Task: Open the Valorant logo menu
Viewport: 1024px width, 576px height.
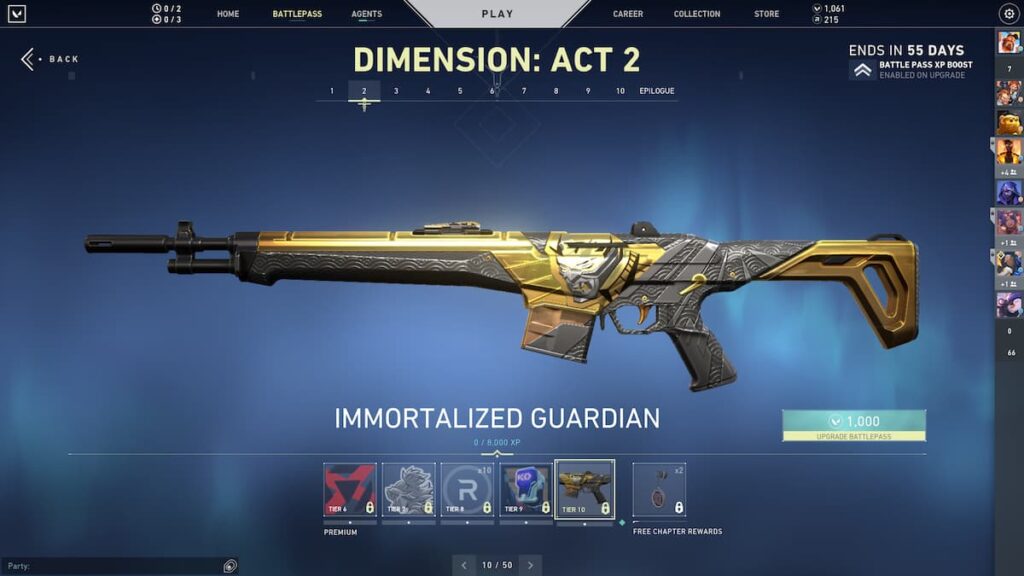Action: click(17, 14)
